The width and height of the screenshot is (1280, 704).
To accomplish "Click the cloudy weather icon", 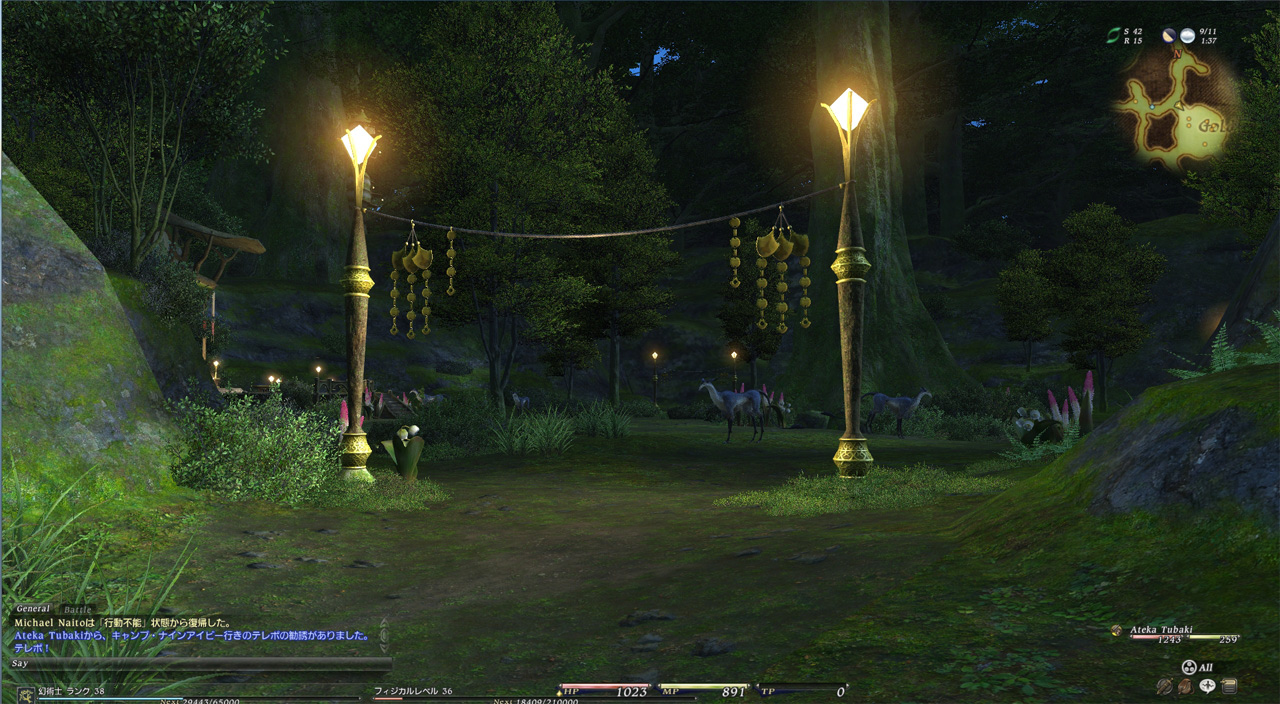I will click(1187, 36).
